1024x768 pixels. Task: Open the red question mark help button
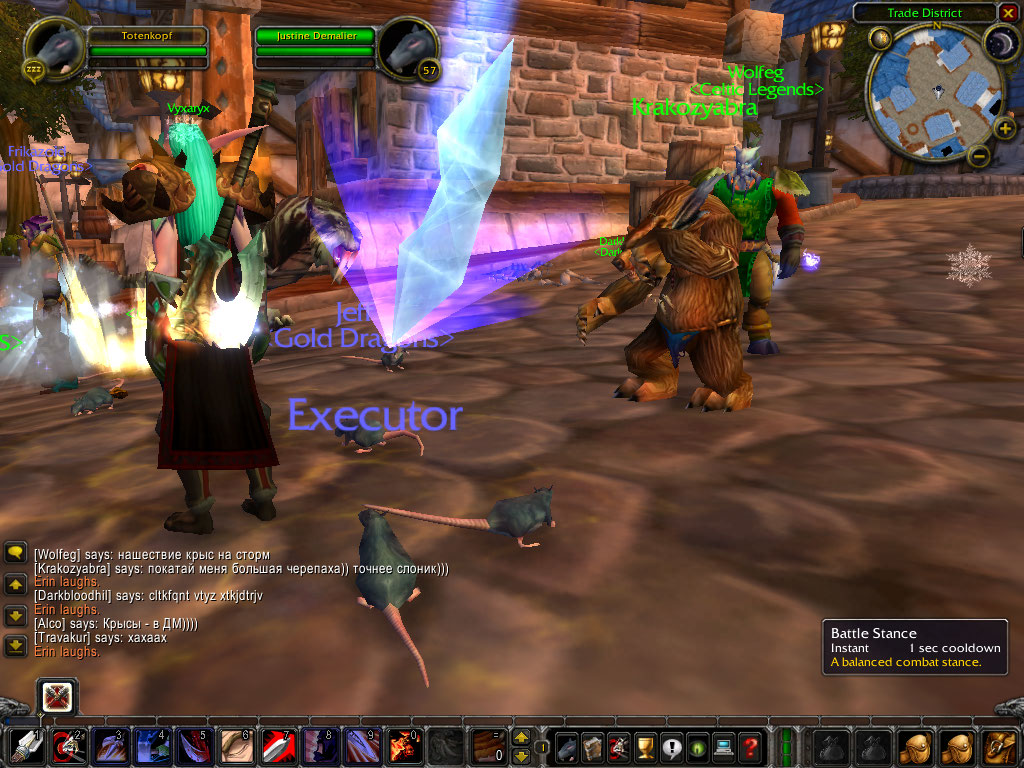coord(750,747)
